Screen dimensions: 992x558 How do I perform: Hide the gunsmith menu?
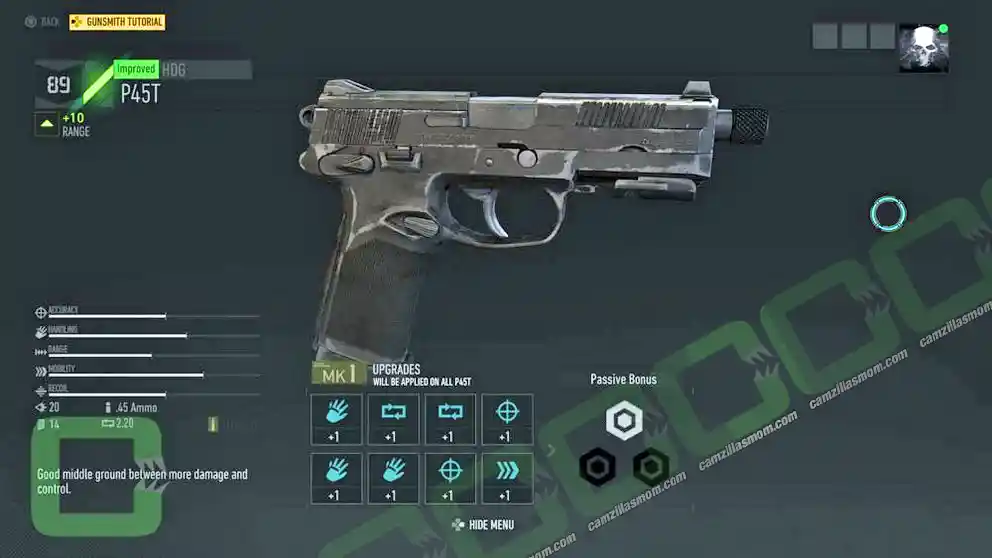pyautogui.click(x=483, y=525)
